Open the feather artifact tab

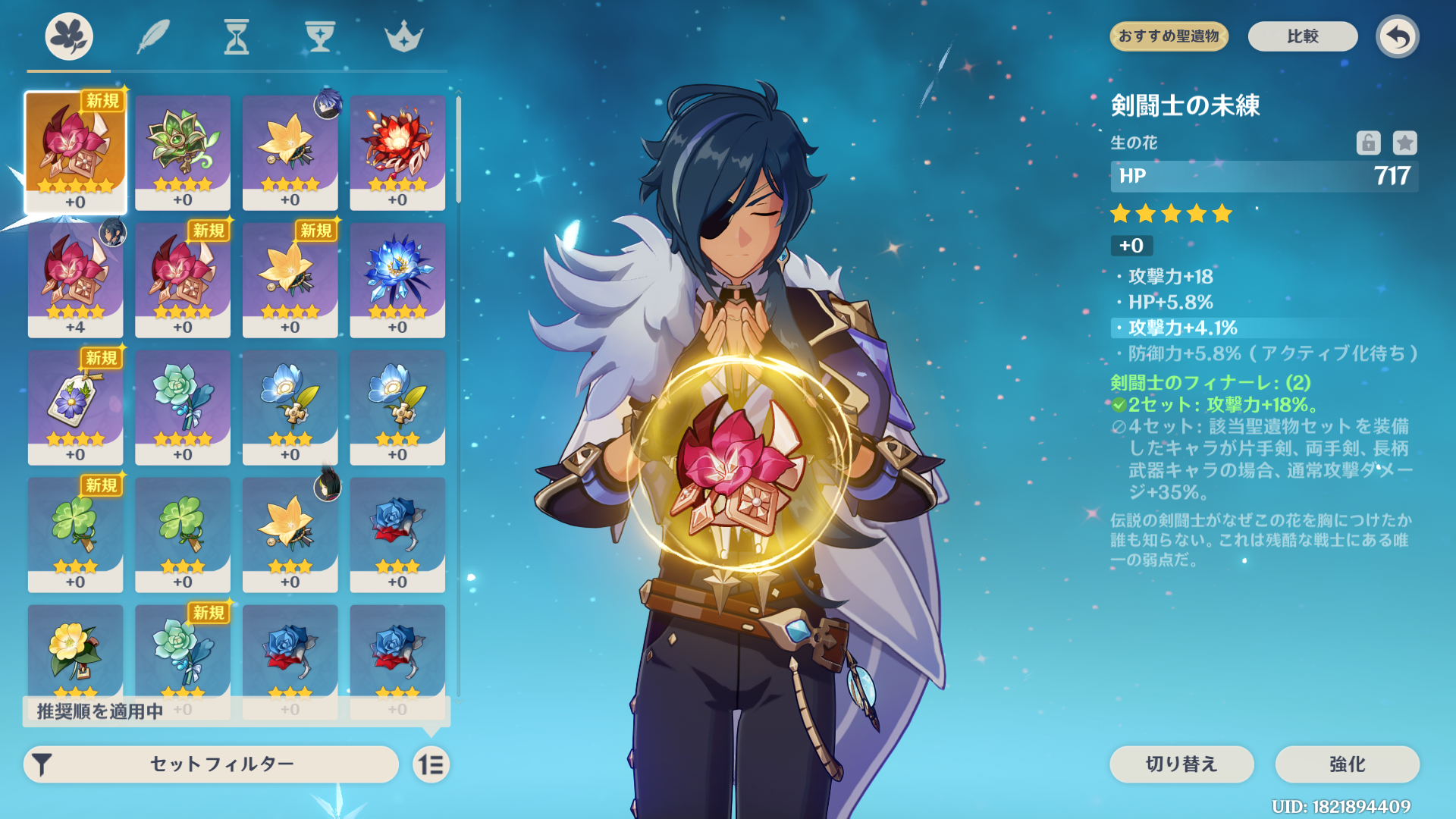(x=153, y=36)
